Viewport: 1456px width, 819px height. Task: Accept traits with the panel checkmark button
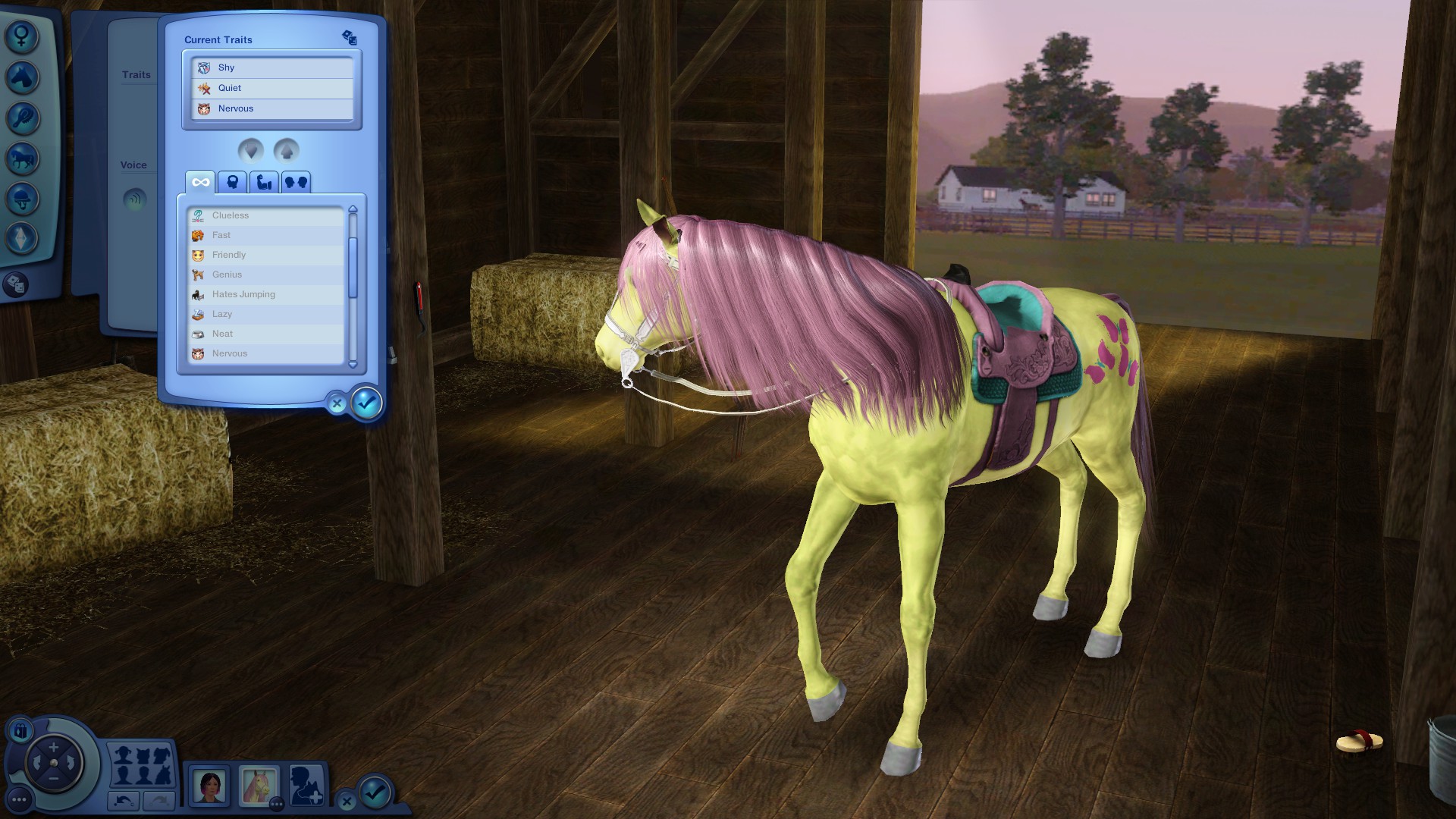tap(367, 403)
